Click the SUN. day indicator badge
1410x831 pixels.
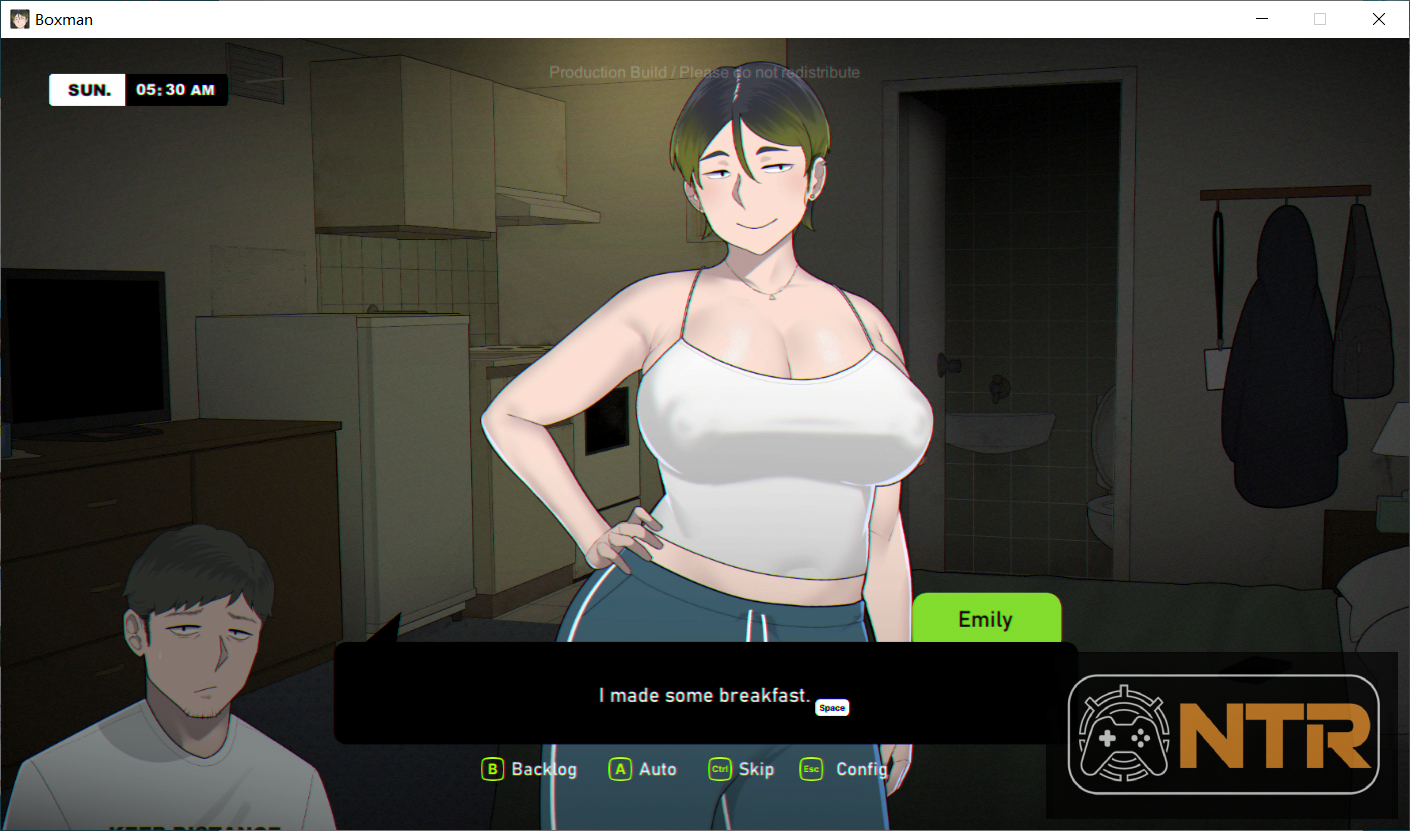pyautogui.click(x=86, y=89)
